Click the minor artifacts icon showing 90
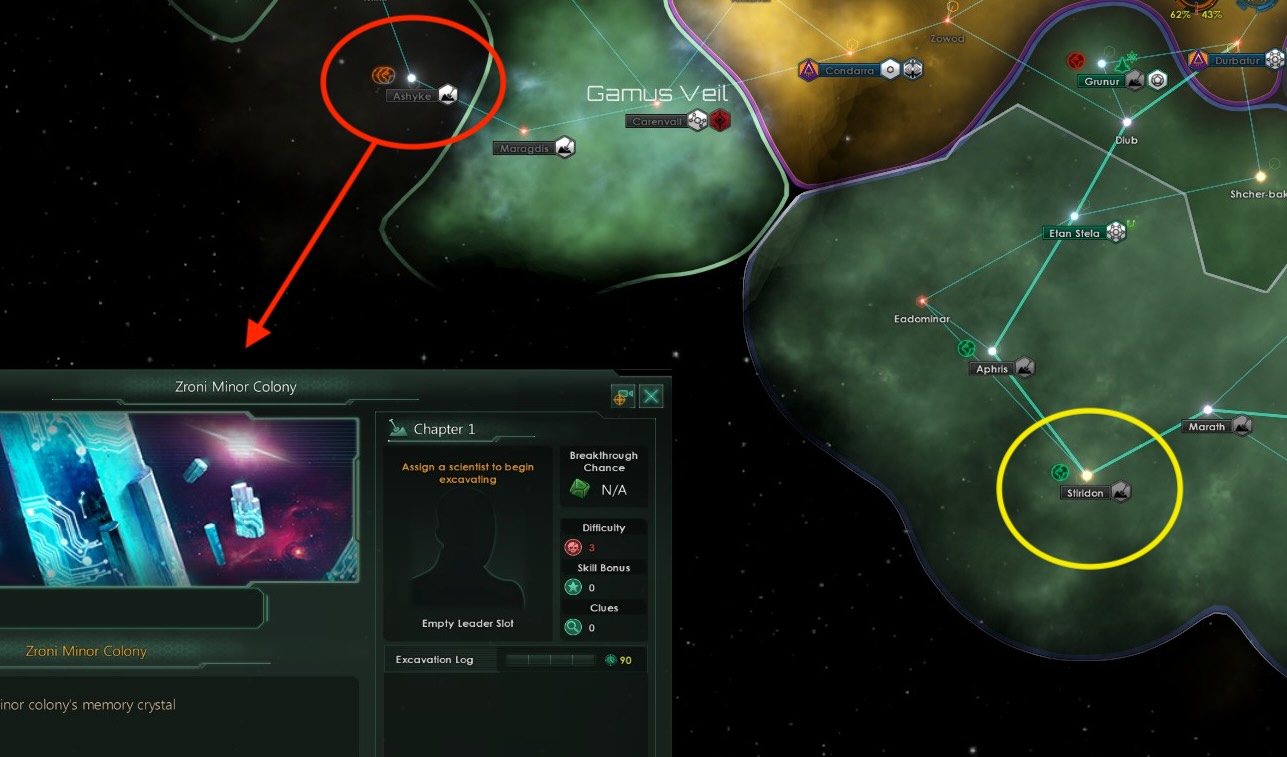The image size is (1287, 757). tap(611, 659)
